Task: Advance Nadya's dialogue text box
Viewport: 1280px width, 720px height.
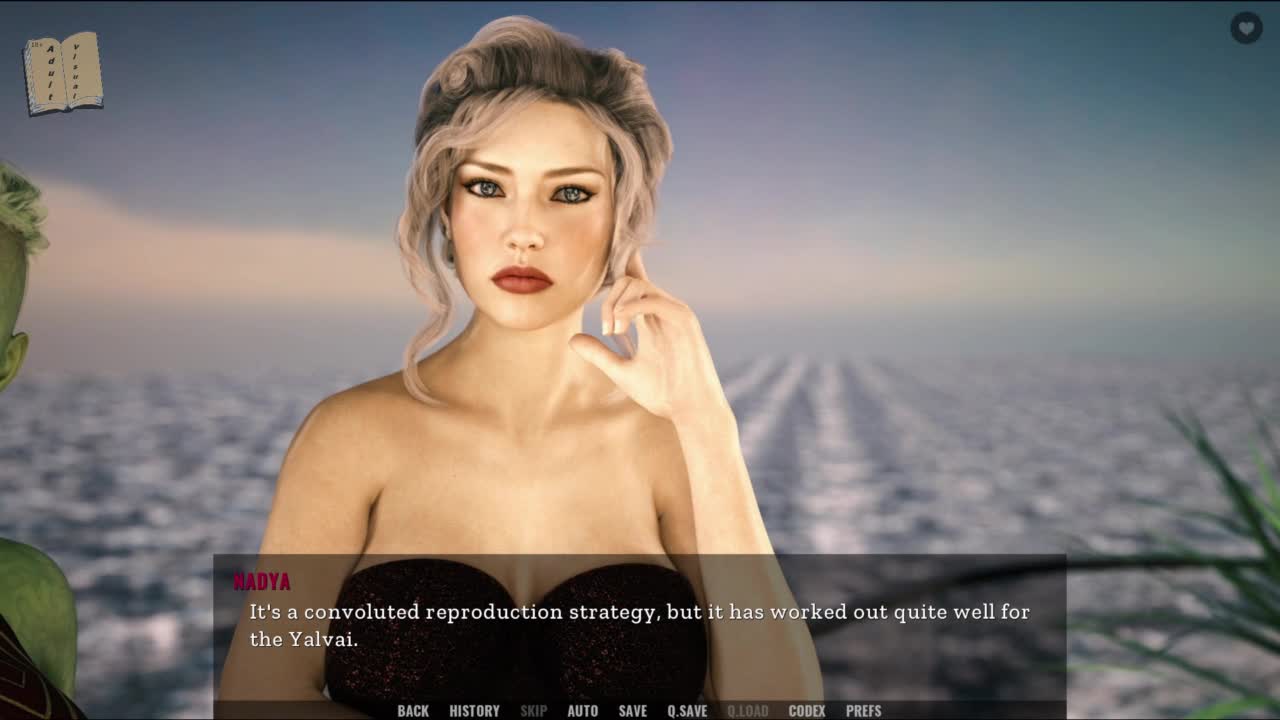Action: pos(640,625)
